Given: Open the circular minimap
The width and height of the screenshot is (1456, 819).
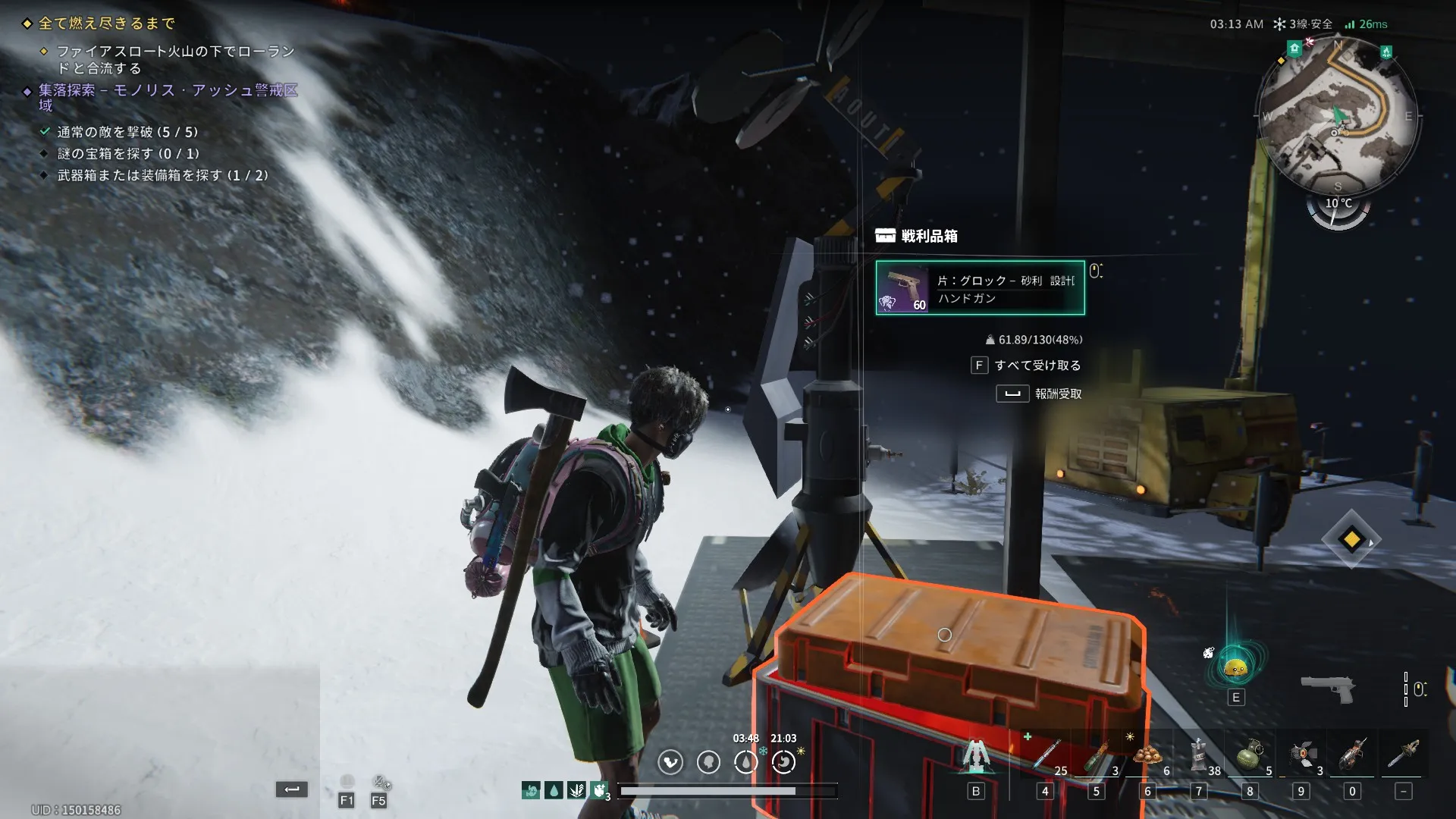Looking at the screenshot, I should (x=1337, y=115).
